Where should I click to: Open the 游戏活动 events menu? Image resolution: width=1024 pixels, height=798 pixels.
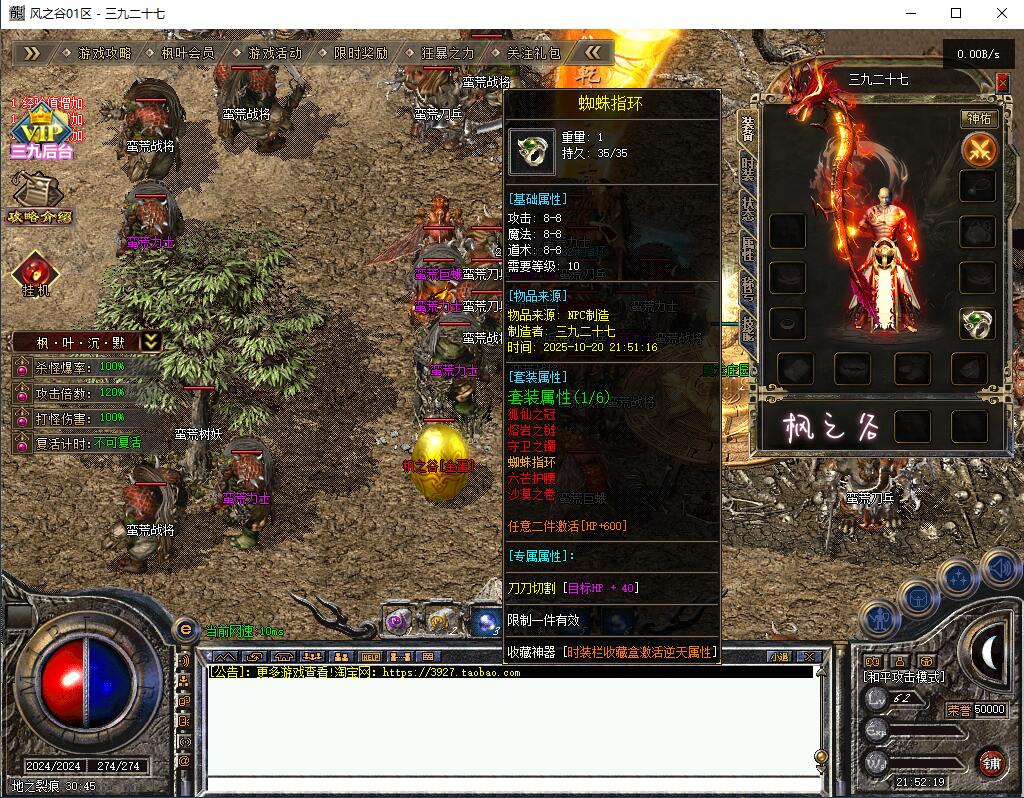point(274,53)
